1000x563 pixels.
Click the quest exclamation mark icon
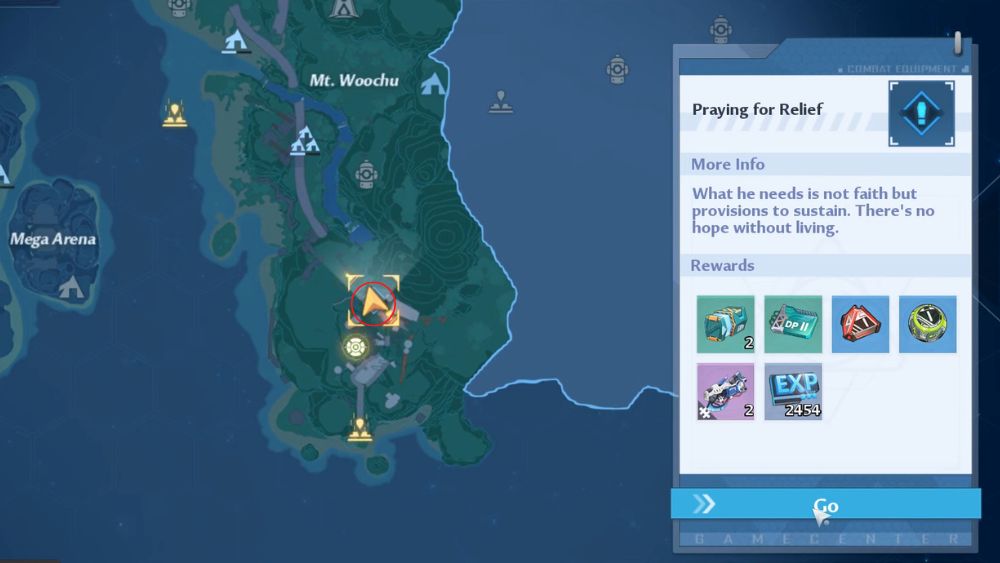tap(921, 113)
